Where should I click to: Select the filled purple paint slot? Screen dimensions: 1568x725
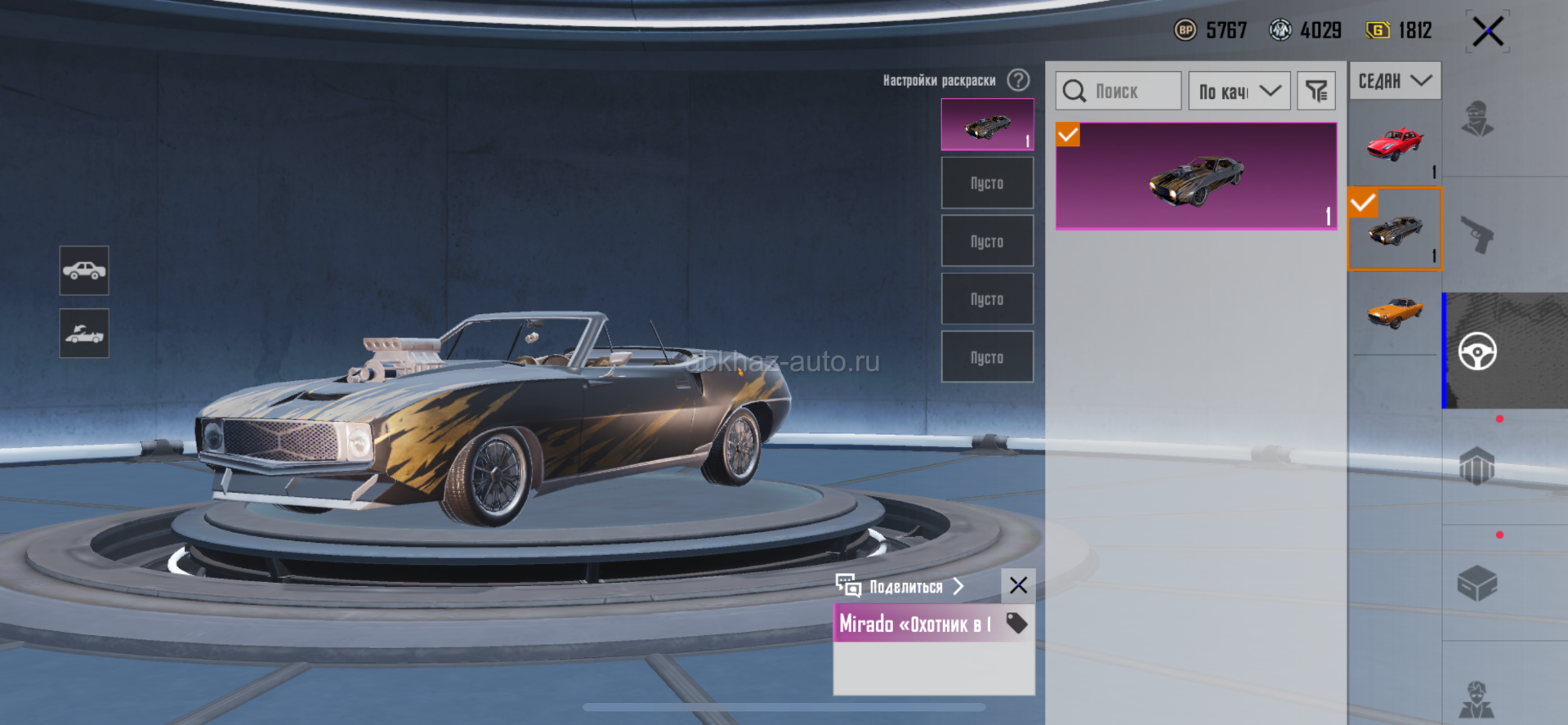[987, 125]
